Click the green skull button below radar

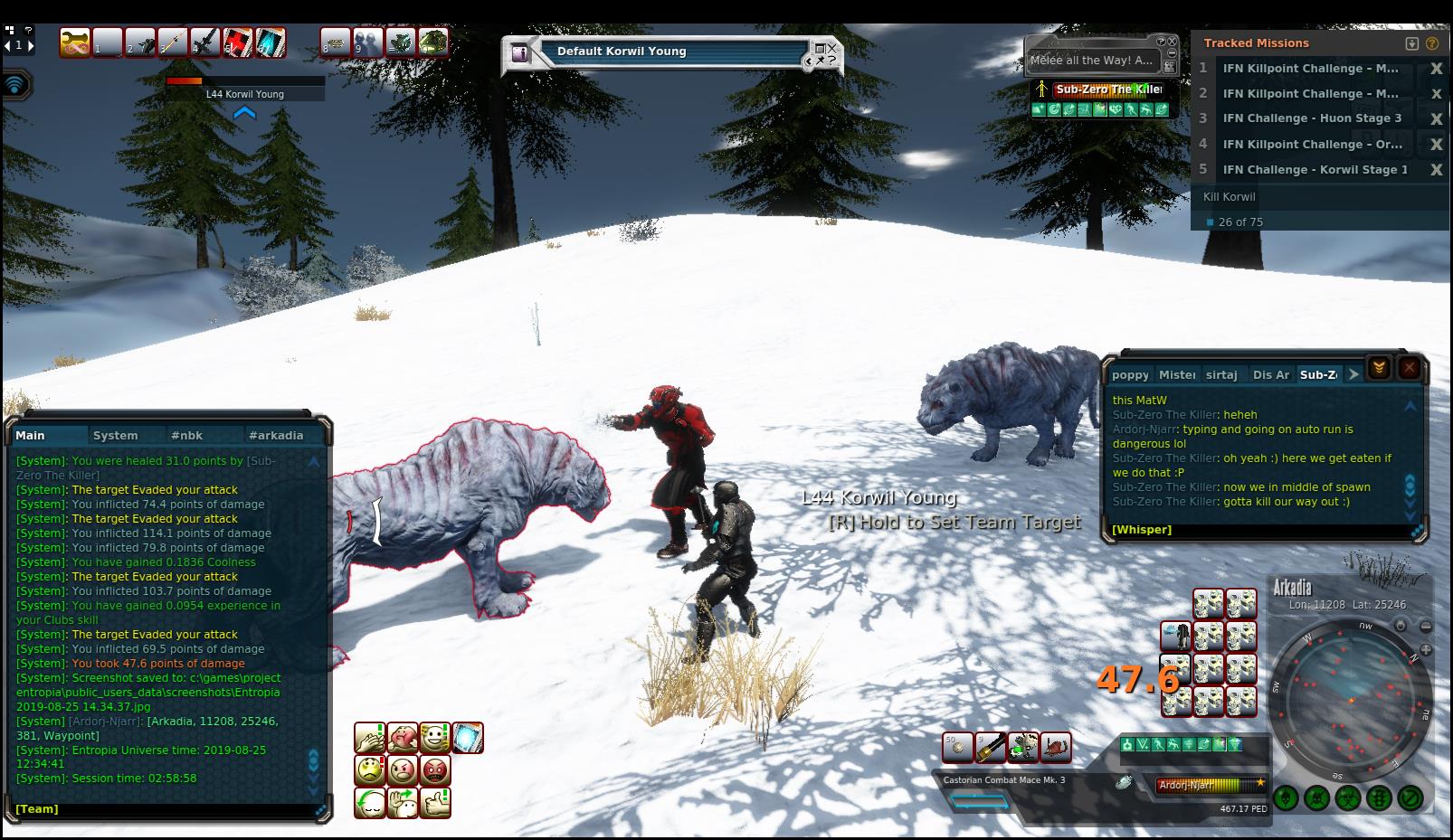(1317, 798)
